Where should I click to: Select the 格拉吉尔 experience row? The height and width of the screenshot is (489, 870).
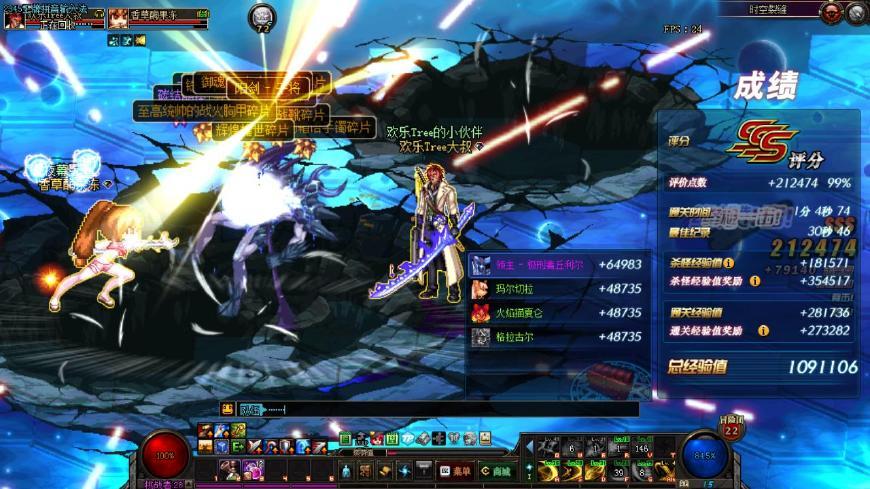556,337
